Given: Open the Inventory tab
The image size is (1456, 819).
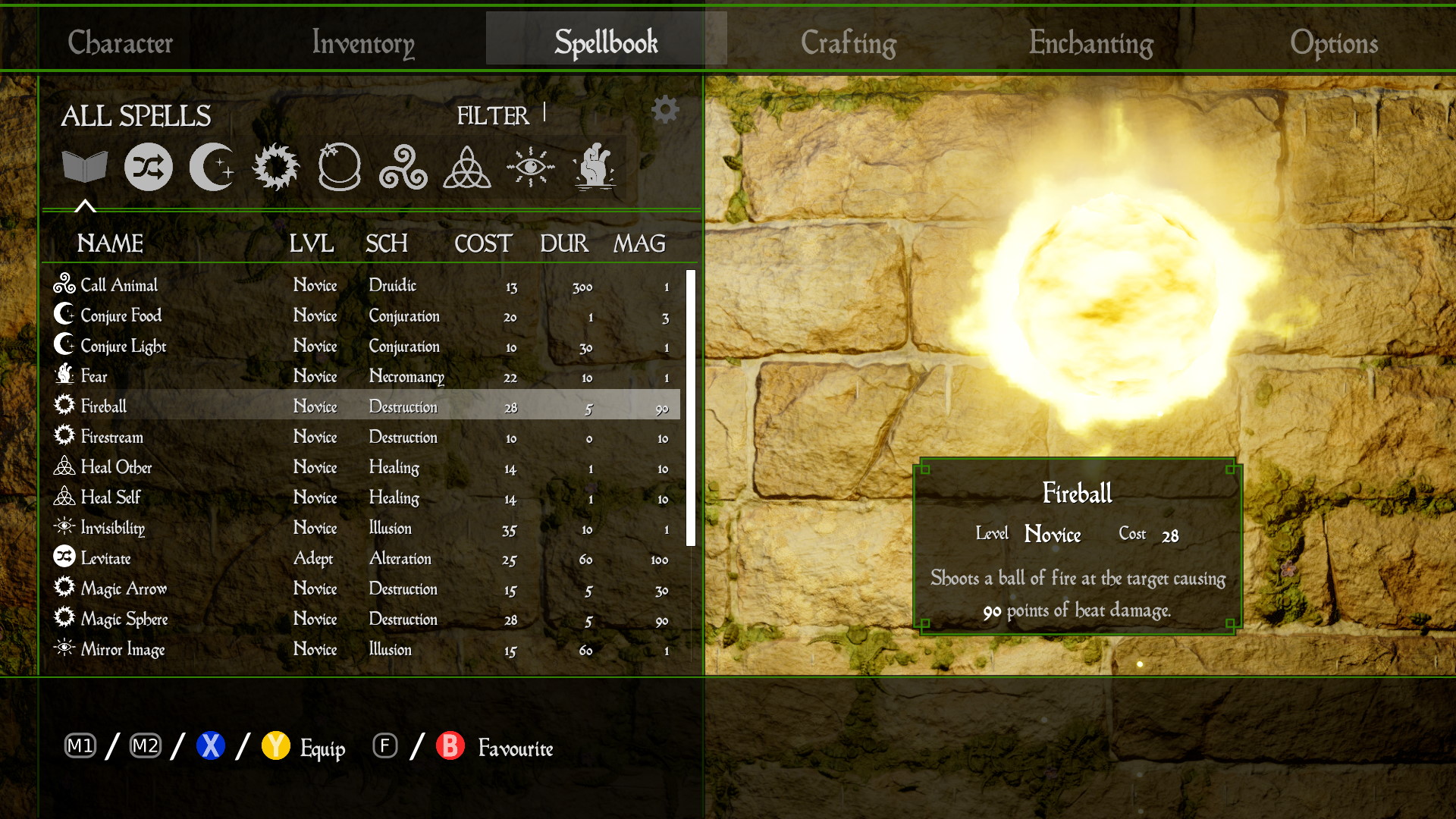Looking at the screenshot, I should [x=363, y=42].
